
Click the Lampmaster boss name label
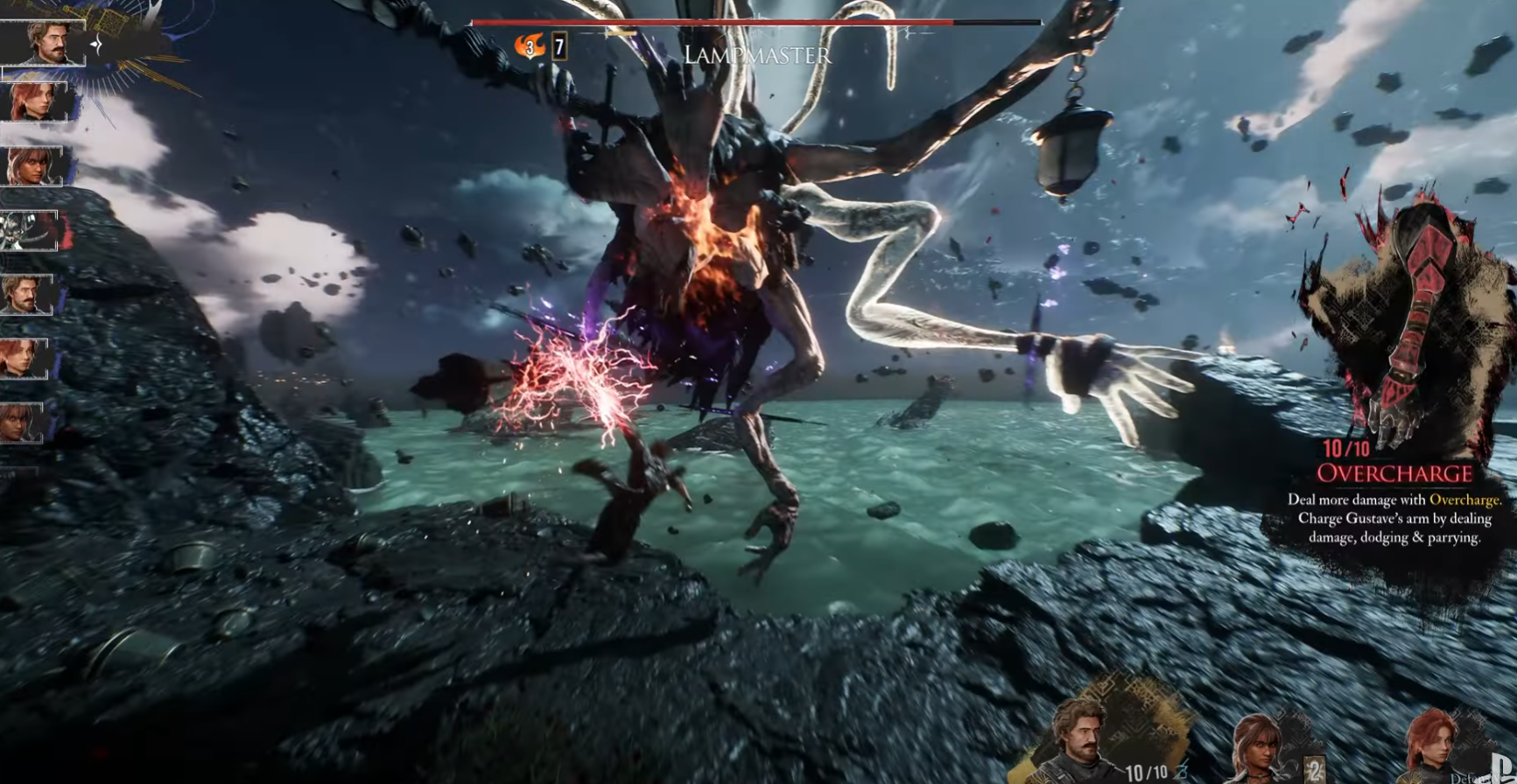tap(757, 56)
